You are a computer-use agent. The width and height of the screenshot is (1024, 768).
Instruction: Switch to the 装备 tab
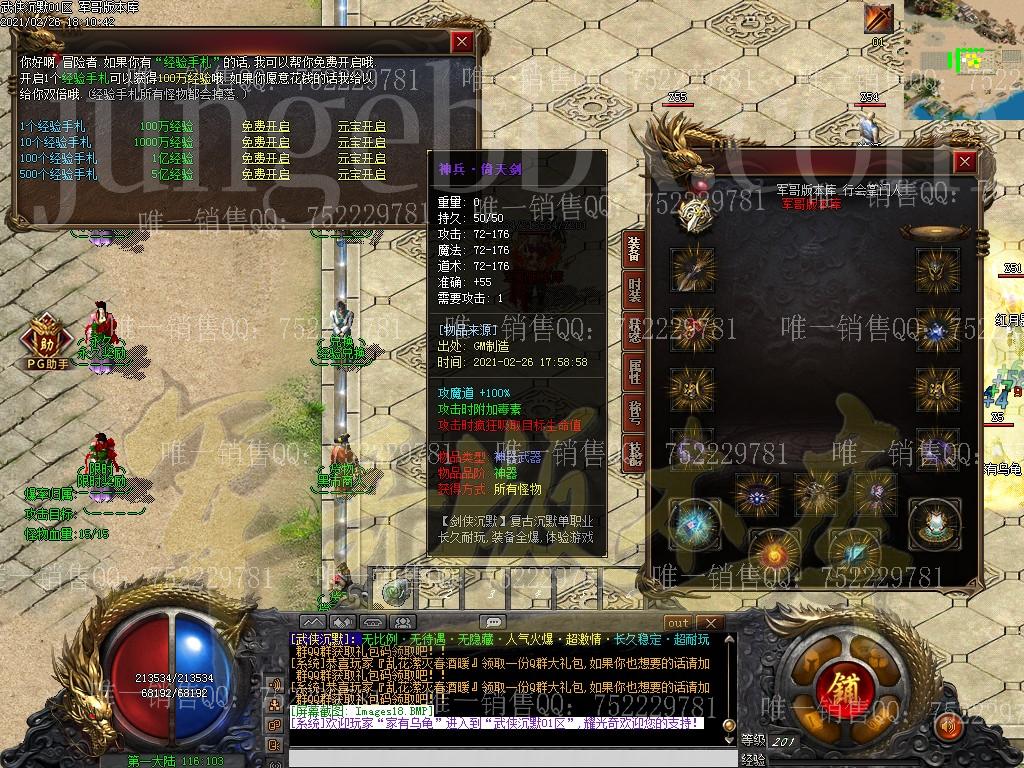(x=634, y=250)
